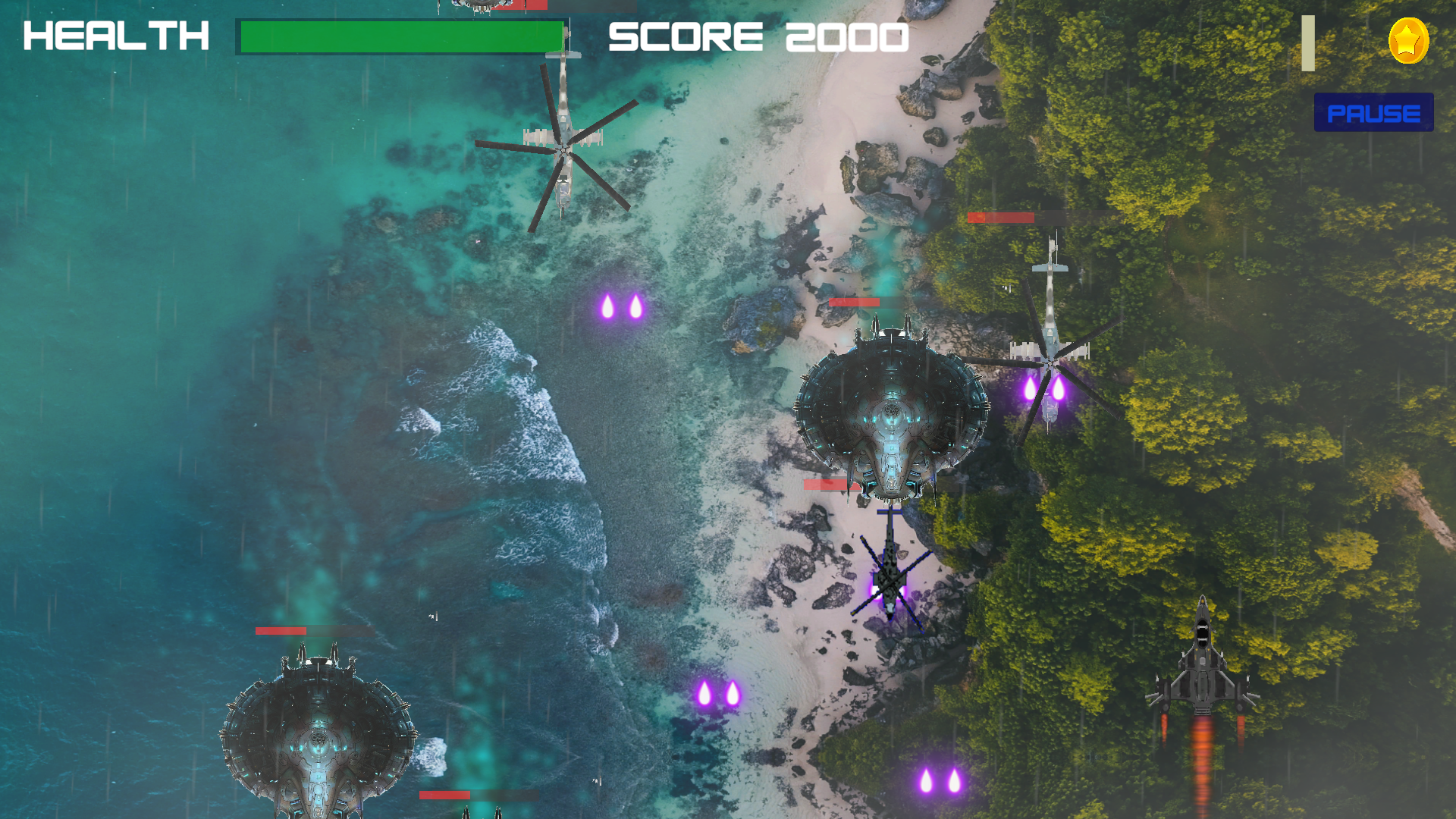This screenshot has width=1456, height=819.
Task: Click the HEALTH label
Action: tap(115, 36)
